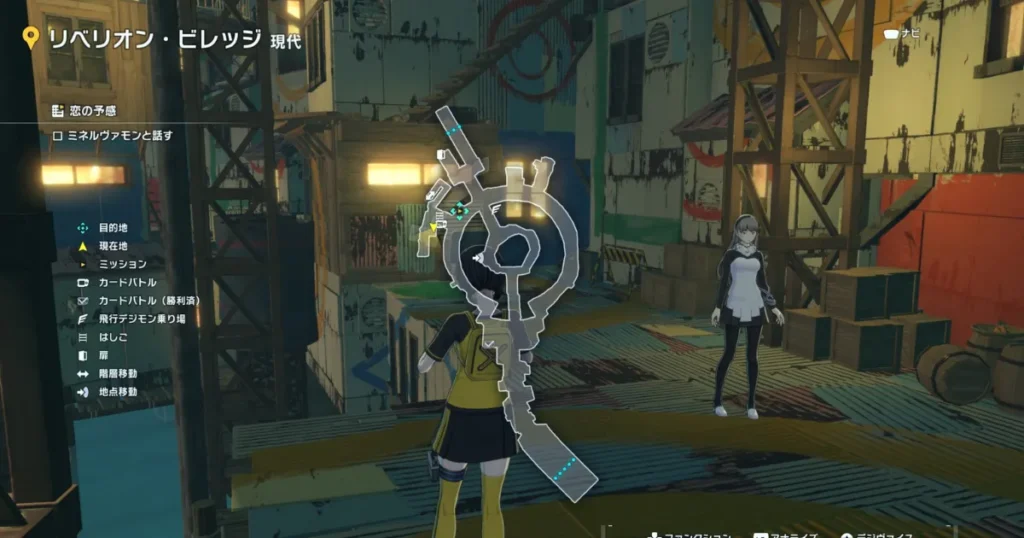1024x538 pixels.
Task: Click the ミッション legend entry
Action: (122, 264)
